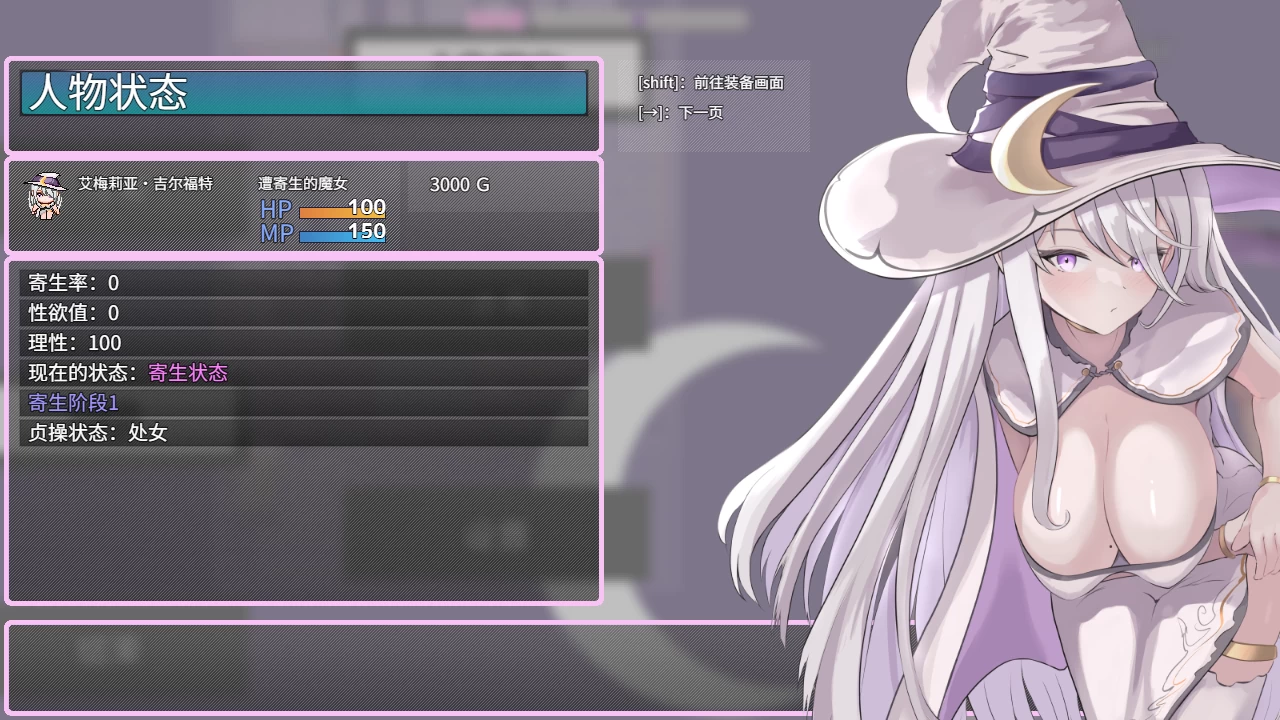The image size is (1280, 720).
Task: Go to the next page via the arrow hint
Action: coord(680,114)
